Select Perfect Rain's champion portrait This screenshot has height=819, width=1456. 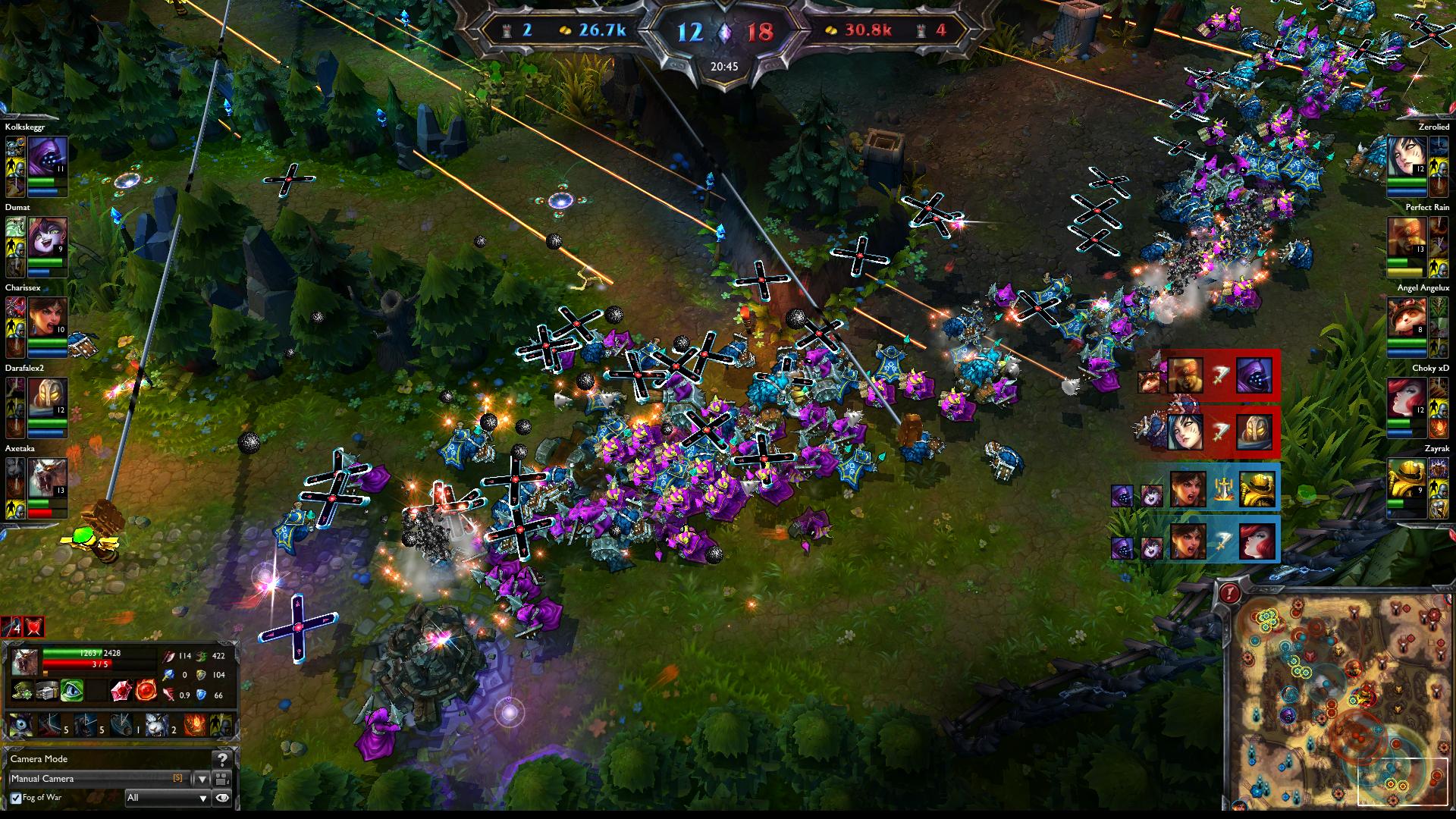pyautogui.click(x=1407, y=237)
